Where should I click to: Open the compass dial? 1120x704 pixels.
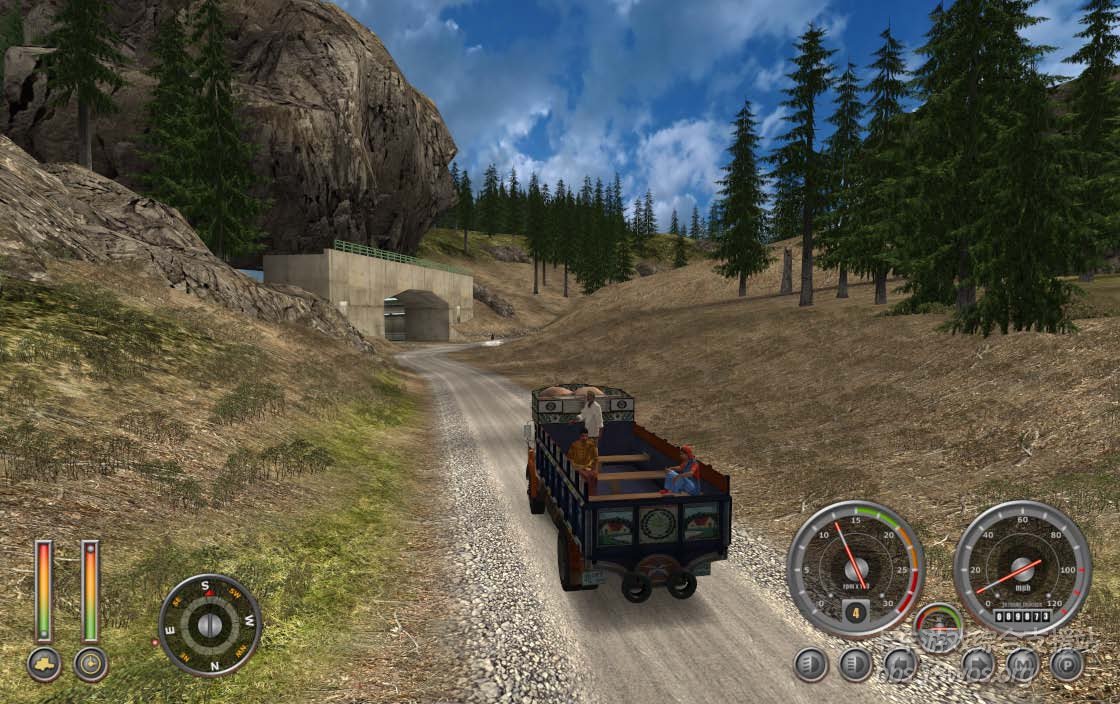click(209, 625)
